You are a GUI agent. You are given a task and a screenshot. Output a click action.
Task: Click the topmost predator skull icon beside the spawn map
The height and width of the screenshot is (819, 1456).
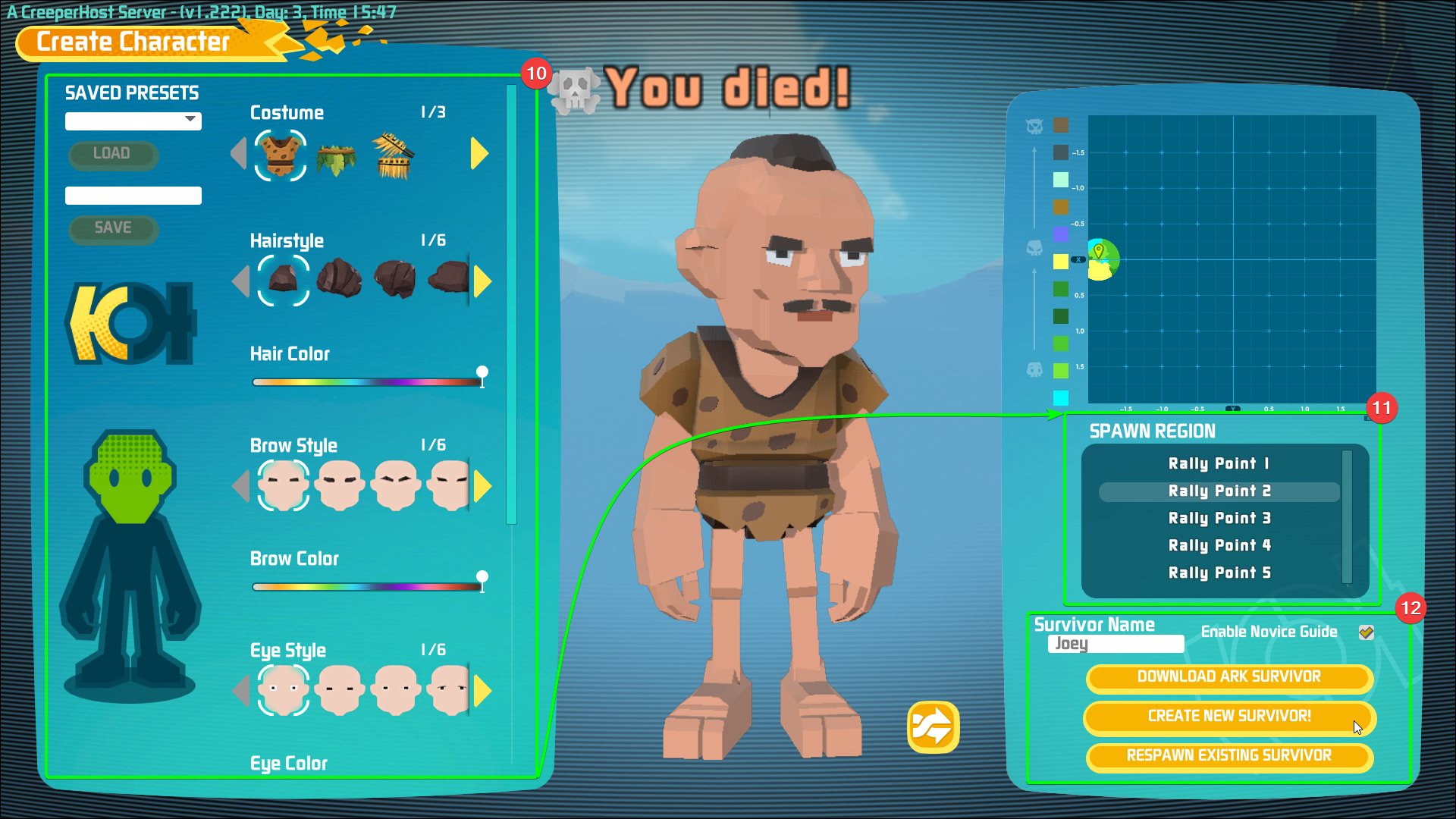point(1034,127)
